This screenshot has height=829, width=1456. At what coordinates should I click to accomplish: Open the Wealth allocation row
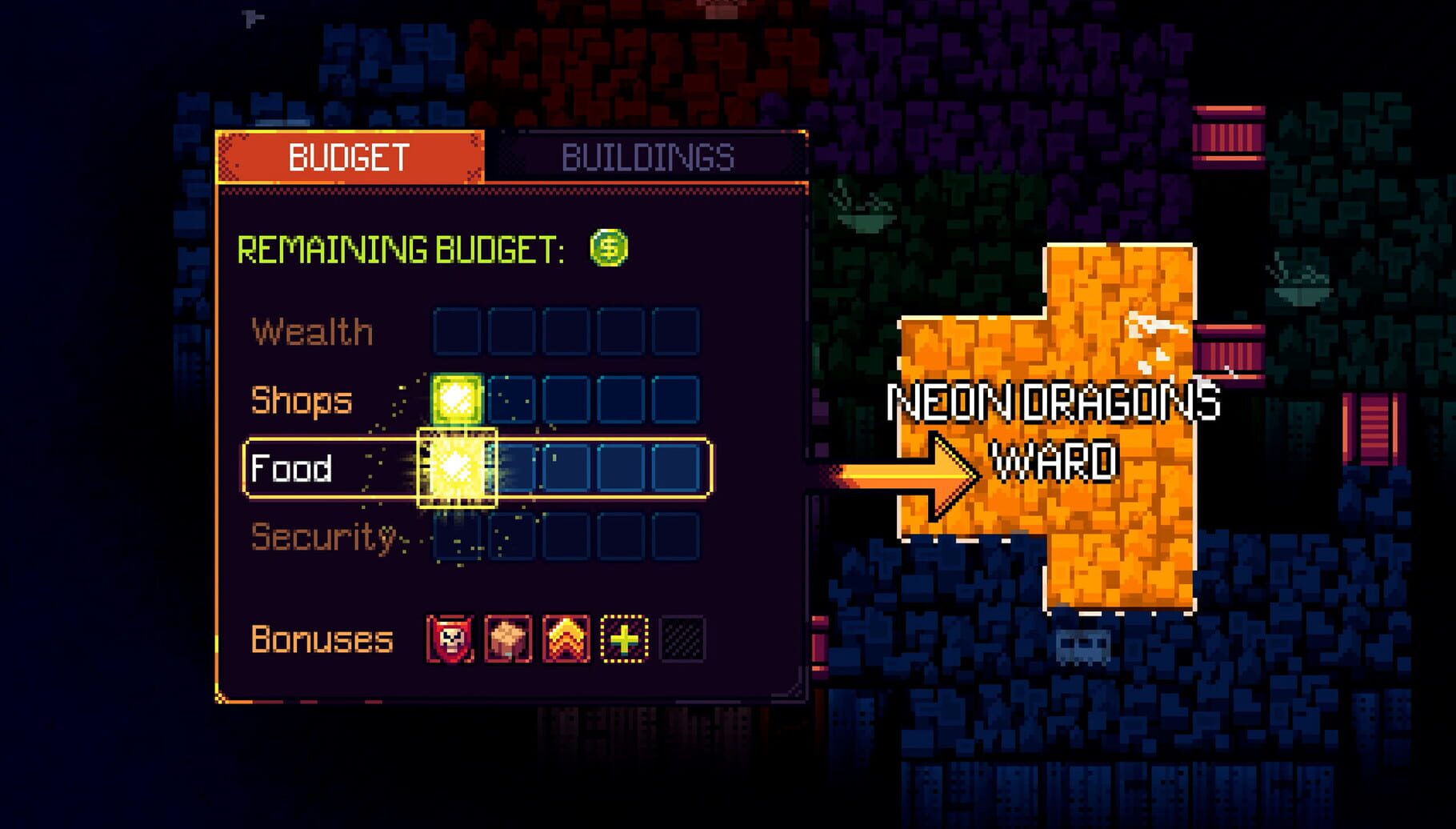(x=310, y=332)
